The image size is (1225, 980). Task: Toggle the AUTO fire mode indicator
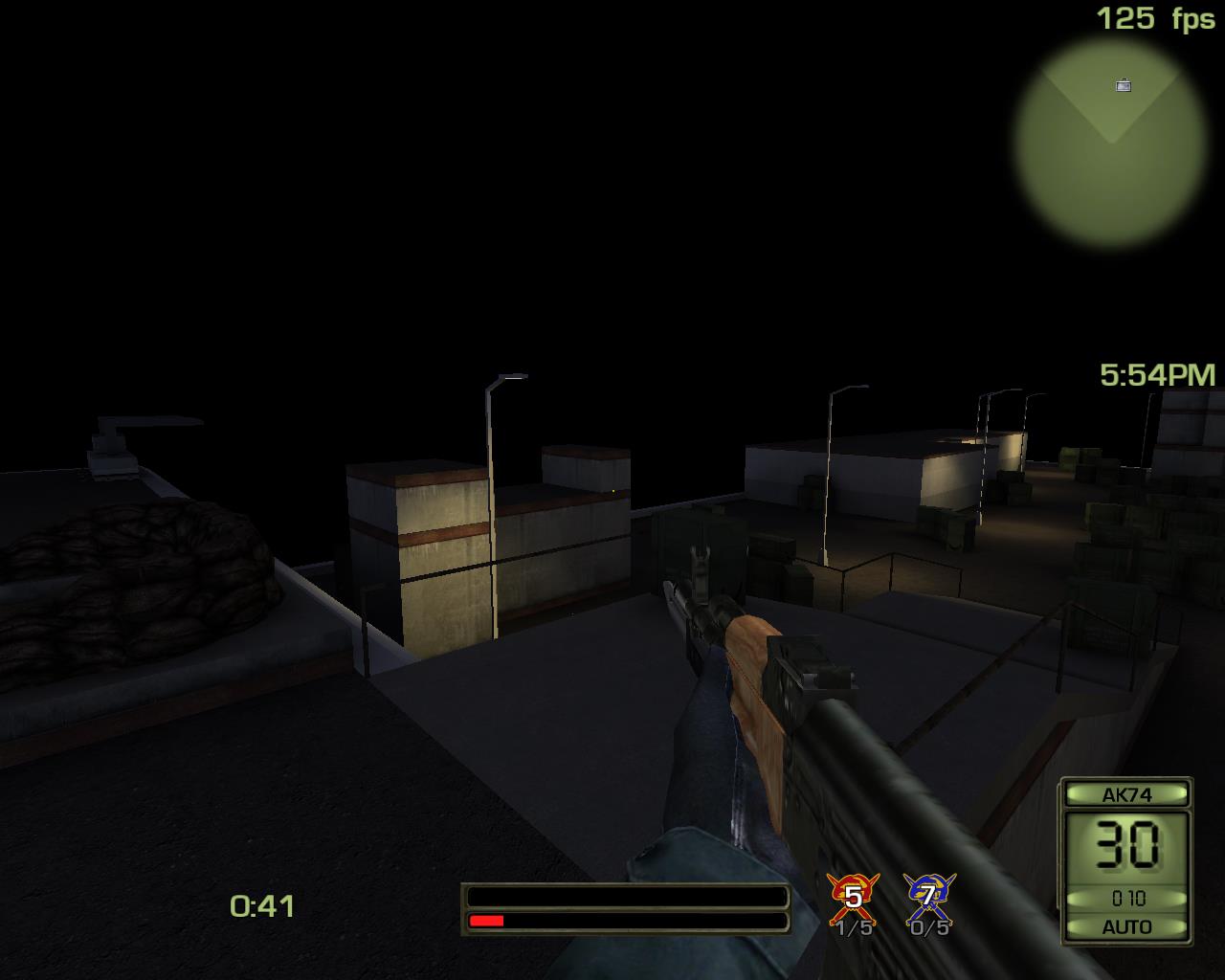coord(1126,926)
